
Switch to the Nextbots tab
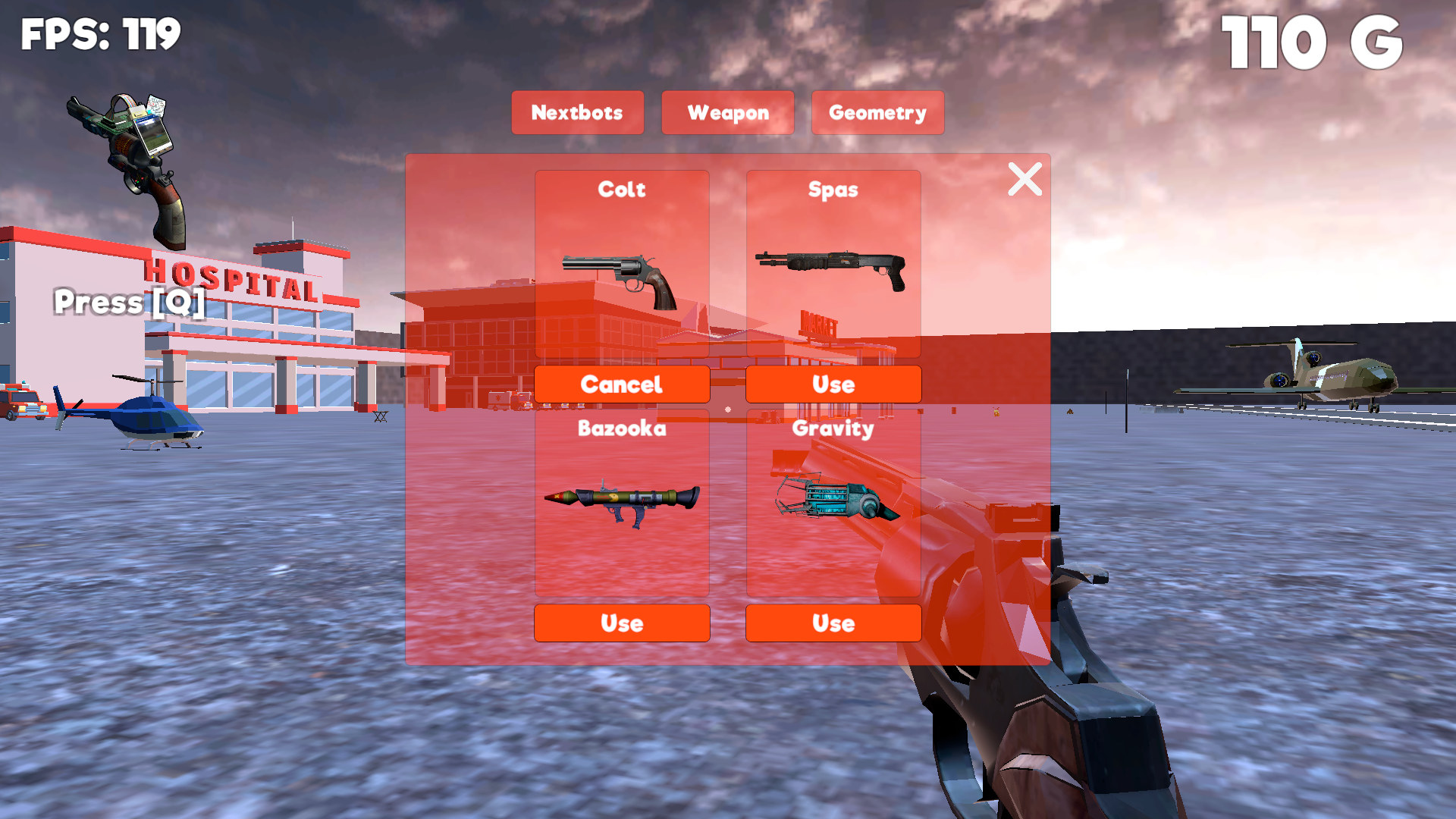[577, 112]
